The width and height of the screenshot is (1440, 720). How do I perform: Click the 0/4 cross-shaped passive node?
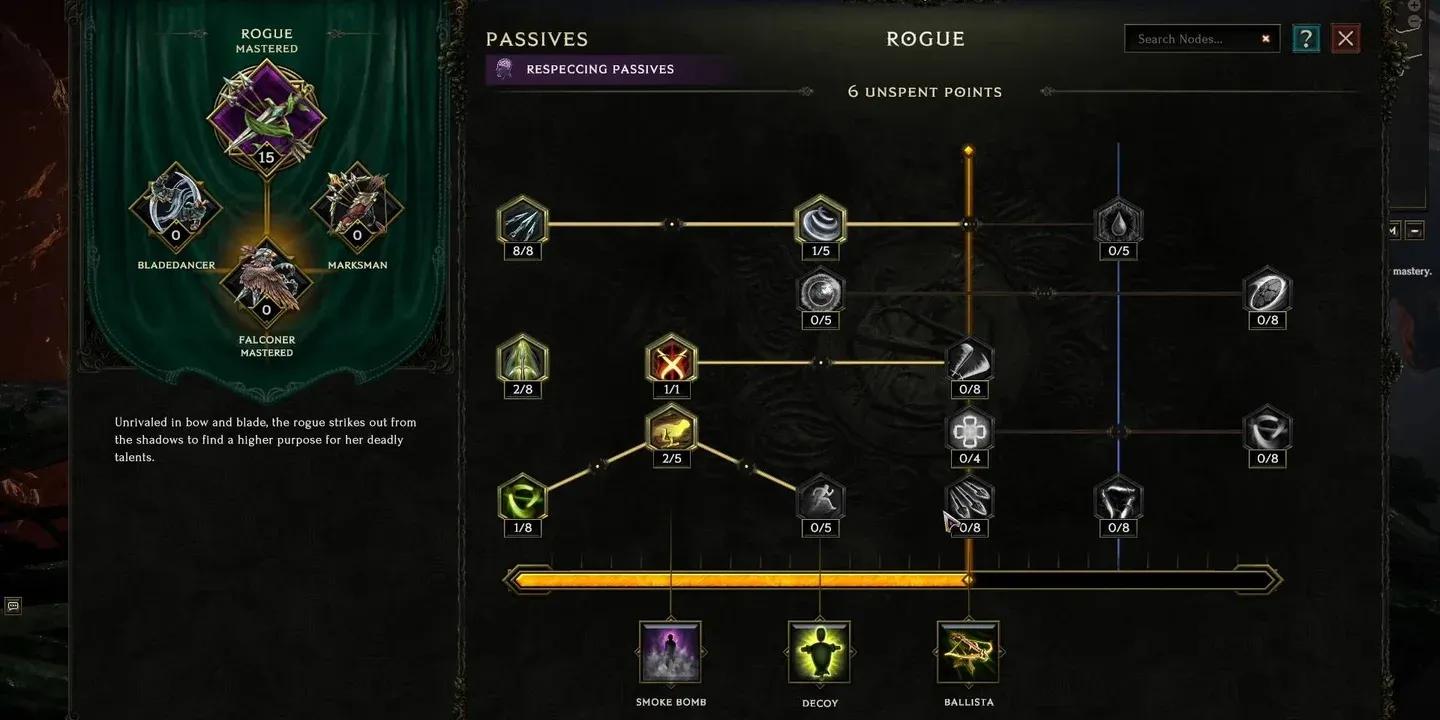click(968, 430)
